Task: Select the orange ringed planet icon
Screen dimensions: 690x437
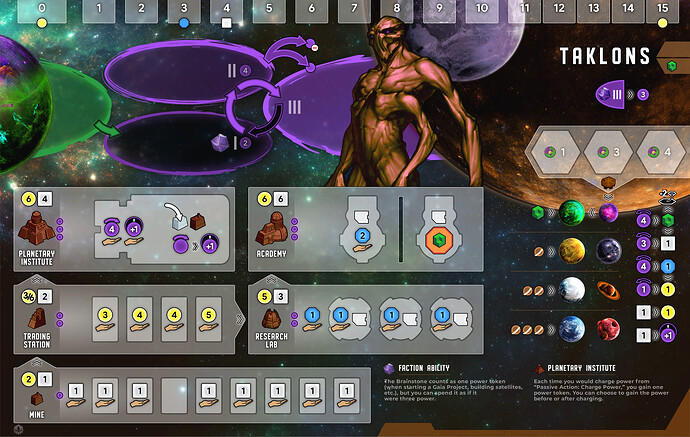Action: (609, 290)
